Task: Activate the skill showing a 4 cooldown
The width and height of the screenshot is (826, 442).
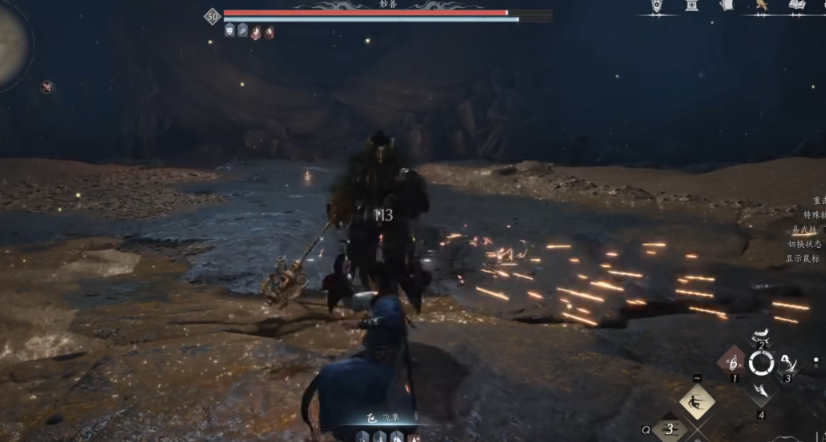Action: coord(789,363)
